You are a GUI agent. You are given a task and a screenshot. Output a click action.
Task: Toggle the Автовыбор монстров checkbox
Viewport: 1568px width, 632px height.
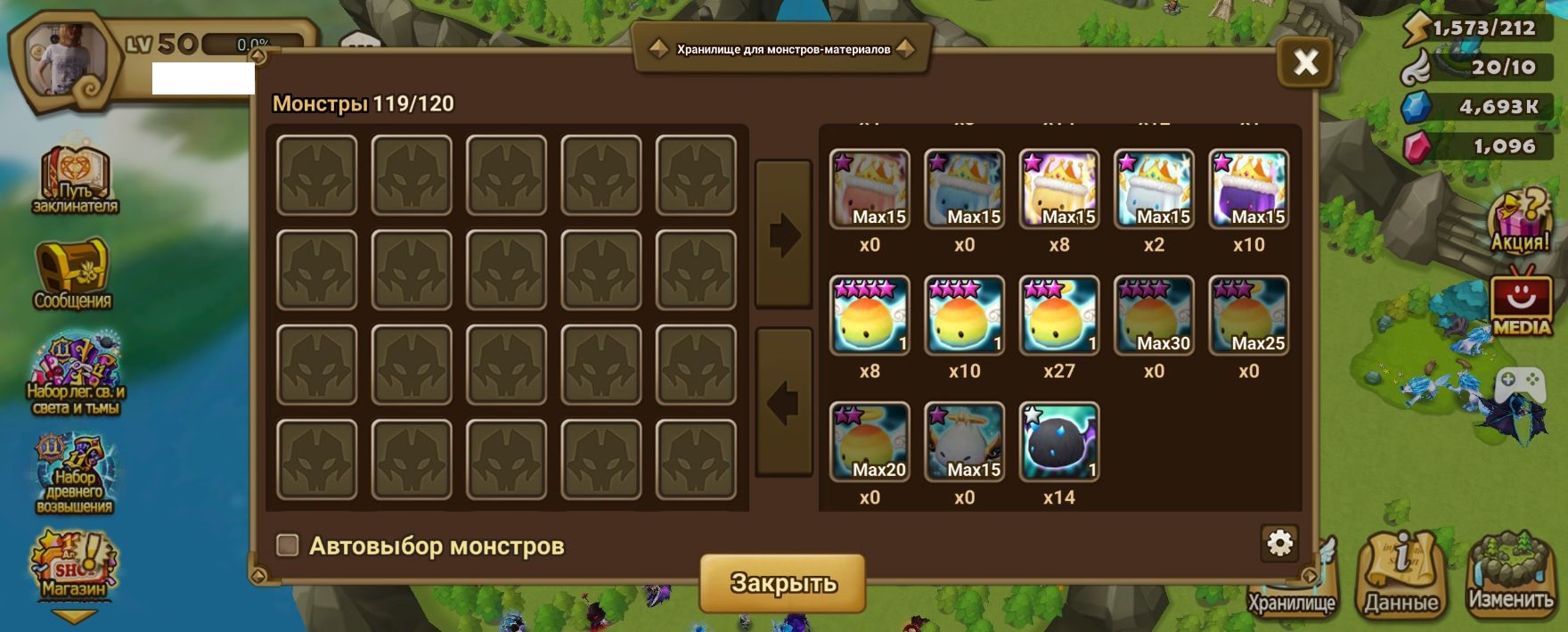(288, 545)
